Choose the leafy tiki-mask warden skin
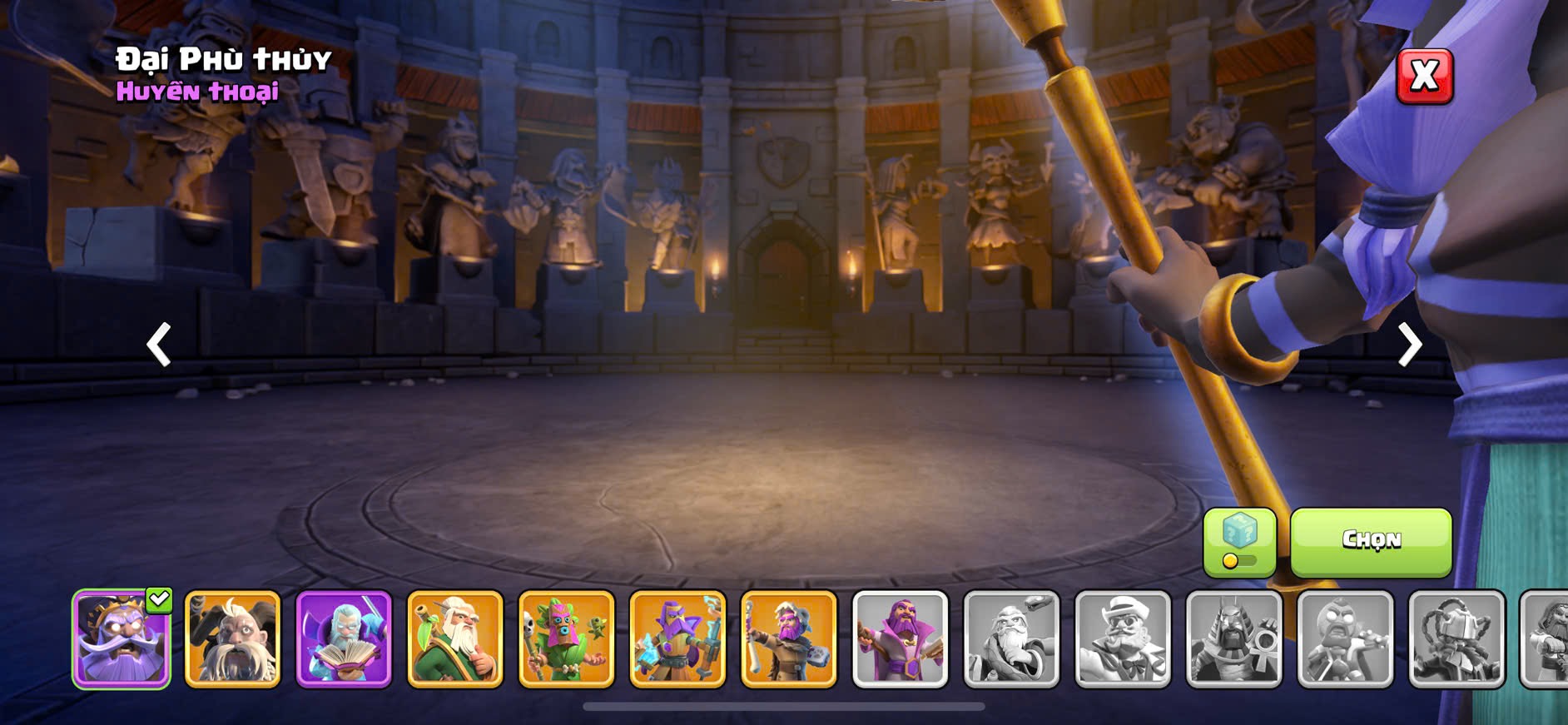 567,639
